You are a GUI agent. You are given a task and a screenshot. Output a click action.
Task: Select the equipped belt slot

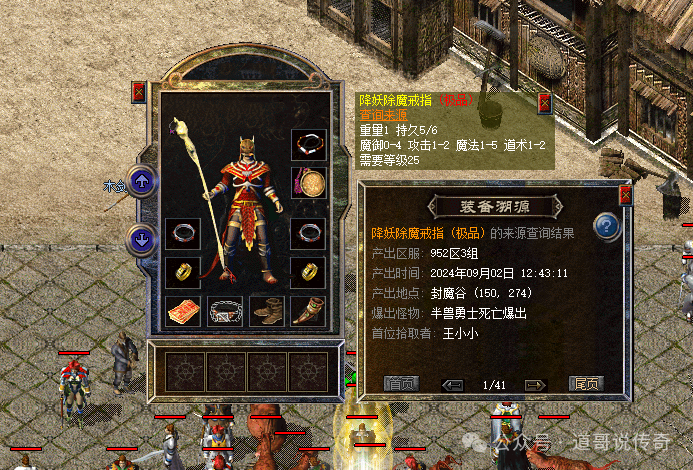(x=225, y=311)
